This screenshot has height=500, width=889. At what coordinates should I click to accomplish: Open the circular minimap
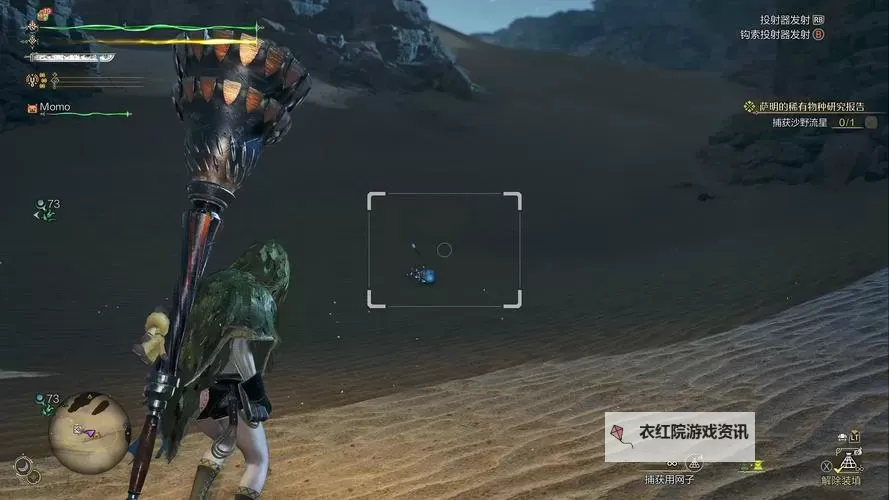tap(89, 433)
